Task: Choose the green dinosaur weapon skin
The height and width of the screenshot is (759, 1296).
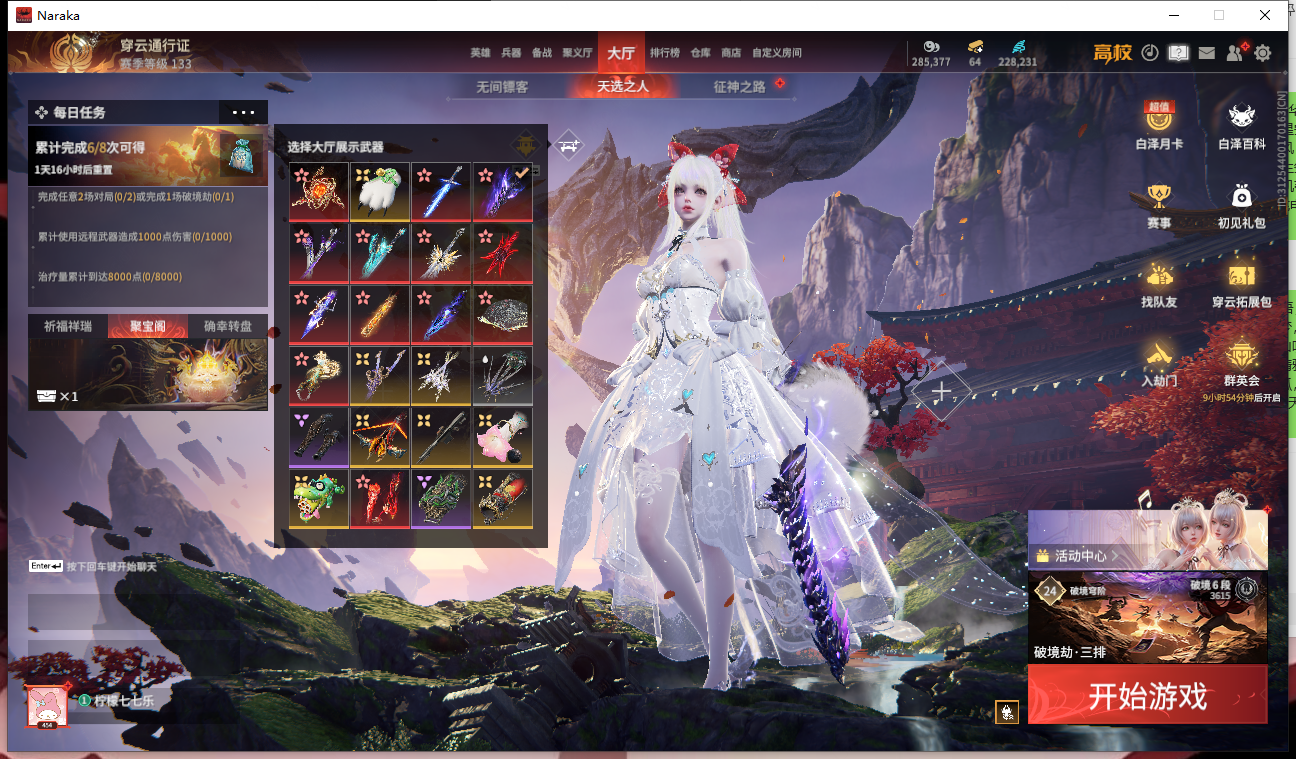Action: pyautogui.click(x=318, y=497)
